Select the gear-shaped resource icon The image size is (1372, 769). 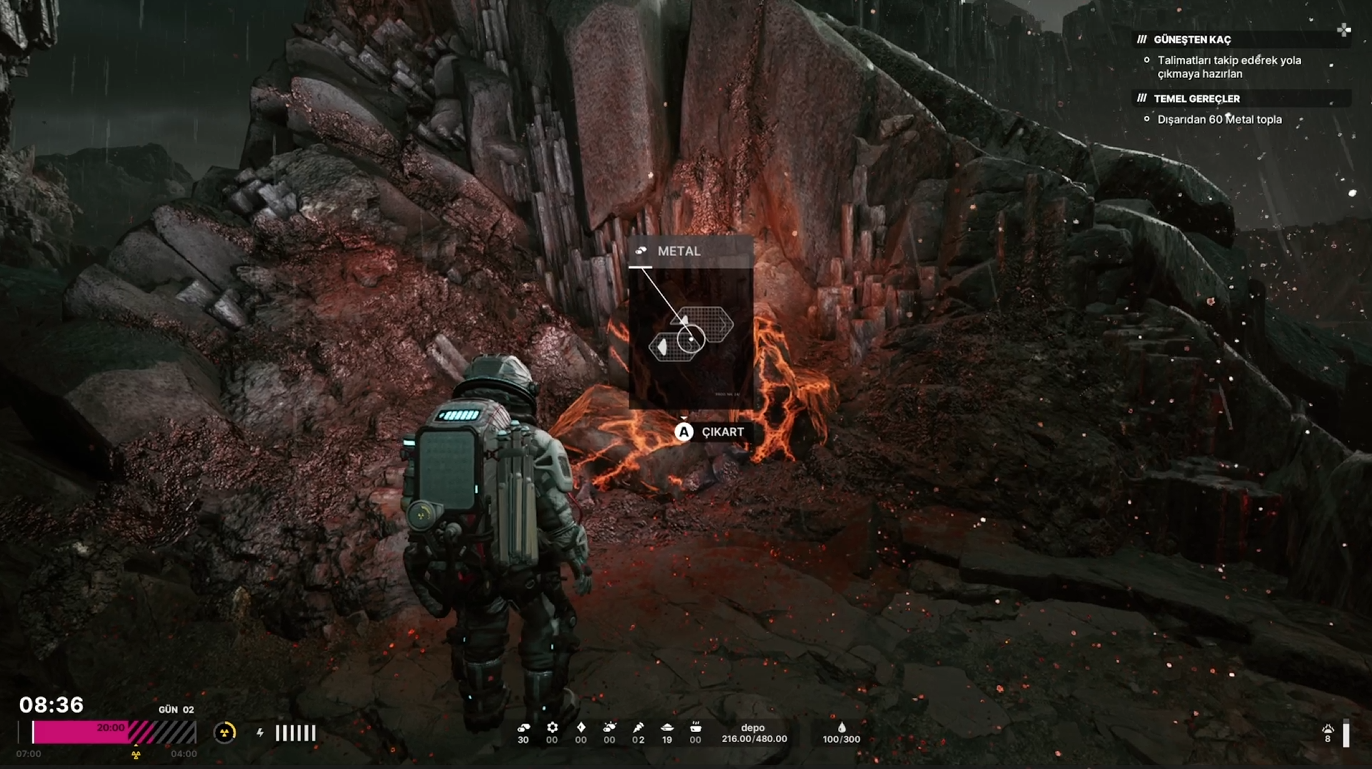(x=552, y=728)
